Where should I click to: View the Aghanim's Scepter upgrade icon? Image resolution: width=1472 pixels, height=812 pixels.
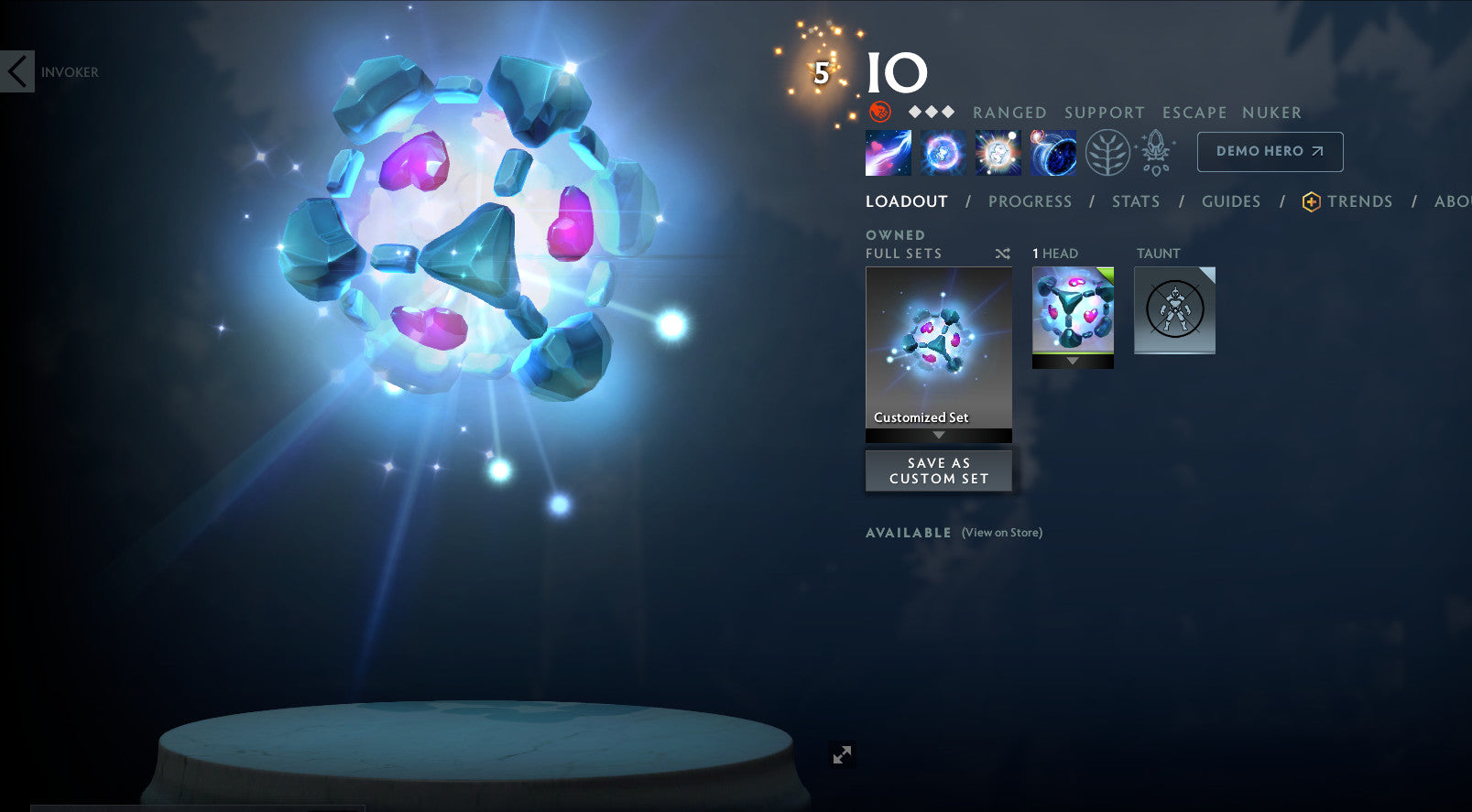coord(1155,151)
